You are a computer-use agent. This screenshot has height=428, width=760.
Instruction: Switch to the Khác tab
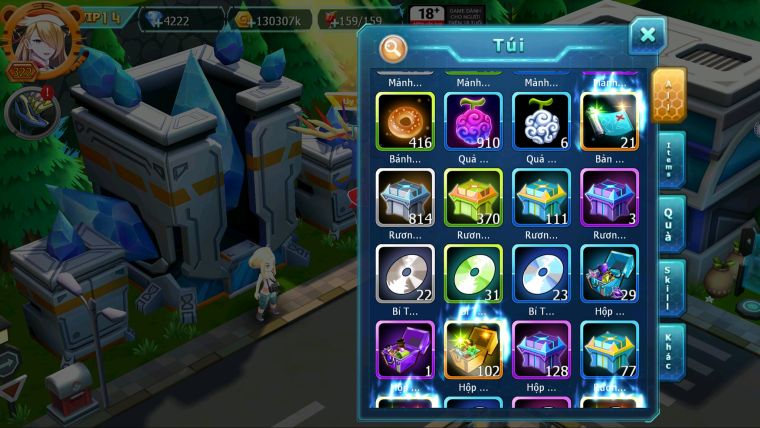pos(669,352)
